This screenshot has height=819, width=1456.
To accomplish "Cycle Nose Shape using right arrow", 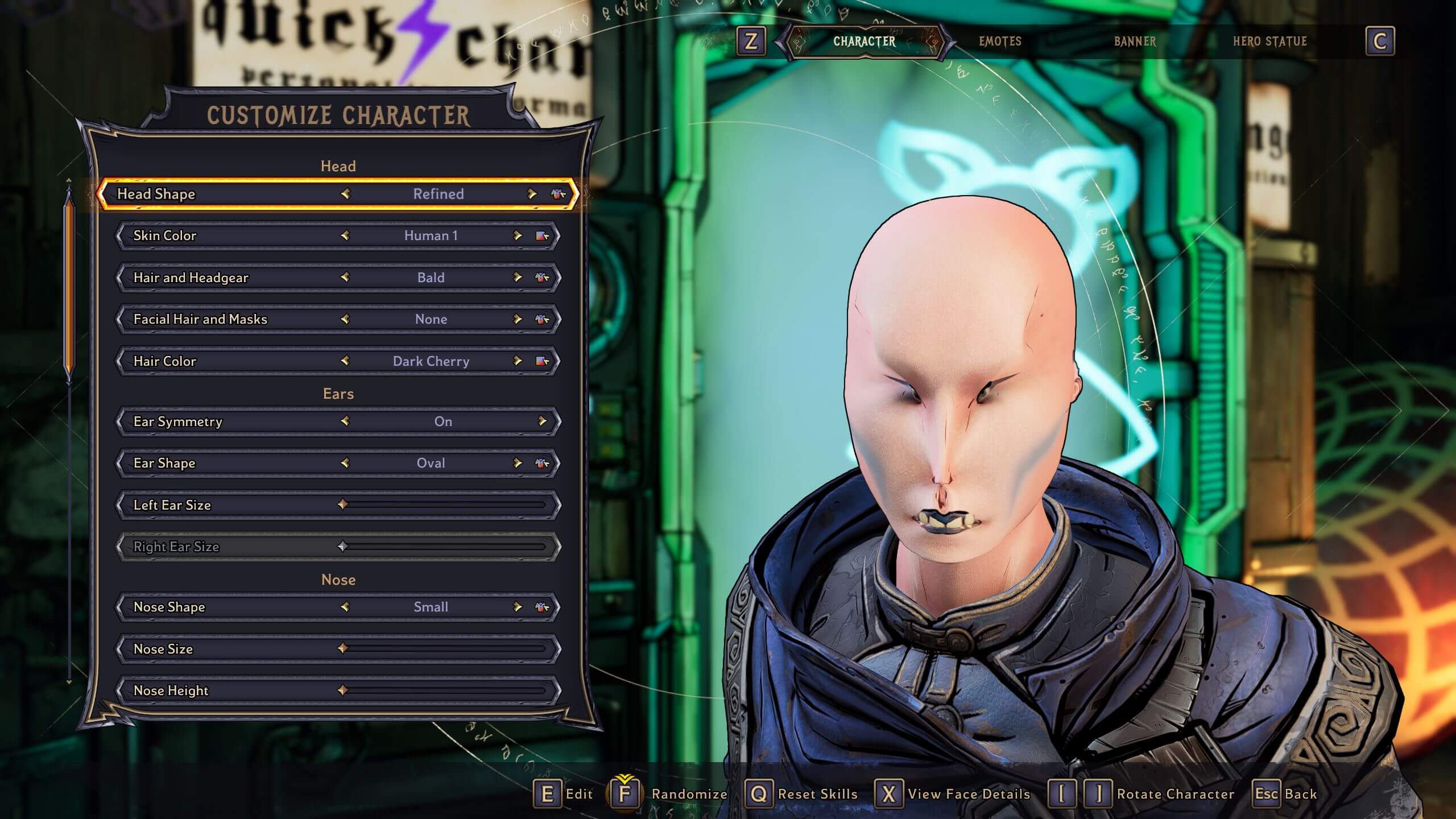I will (x=518, y=607).
